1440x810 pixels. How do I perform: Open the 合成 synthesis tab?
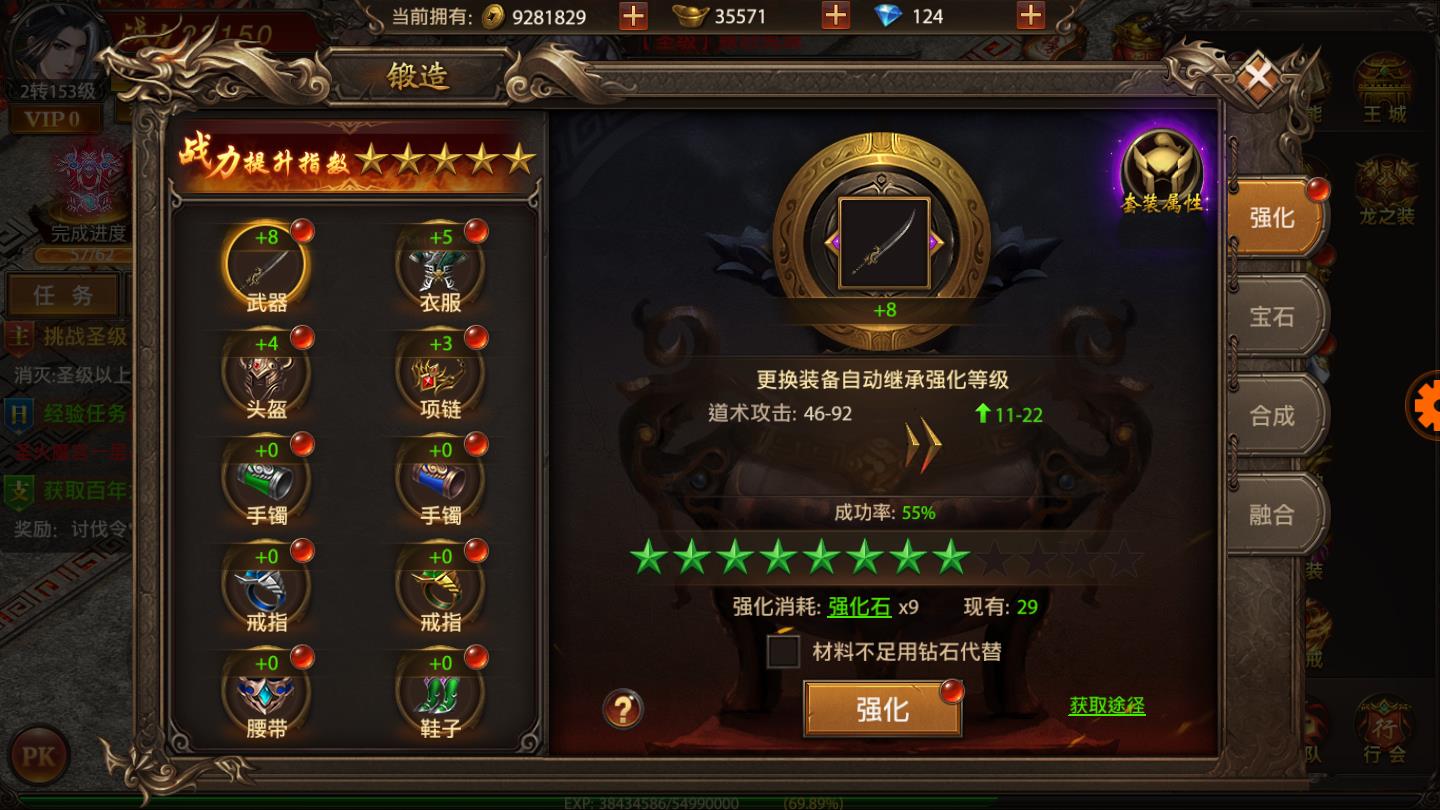1274,415
